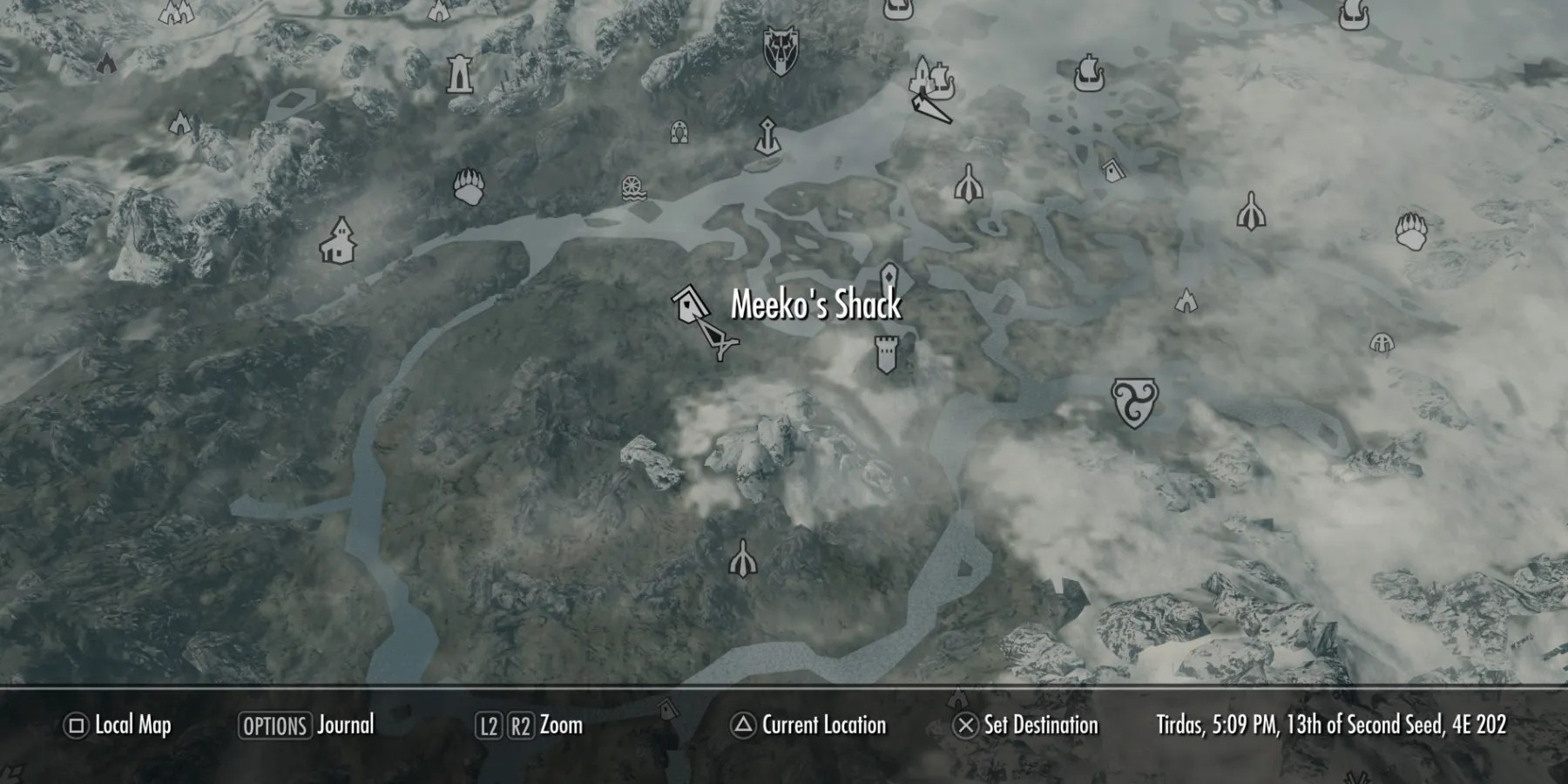Jump to Current Location

(x=822, y=726)
